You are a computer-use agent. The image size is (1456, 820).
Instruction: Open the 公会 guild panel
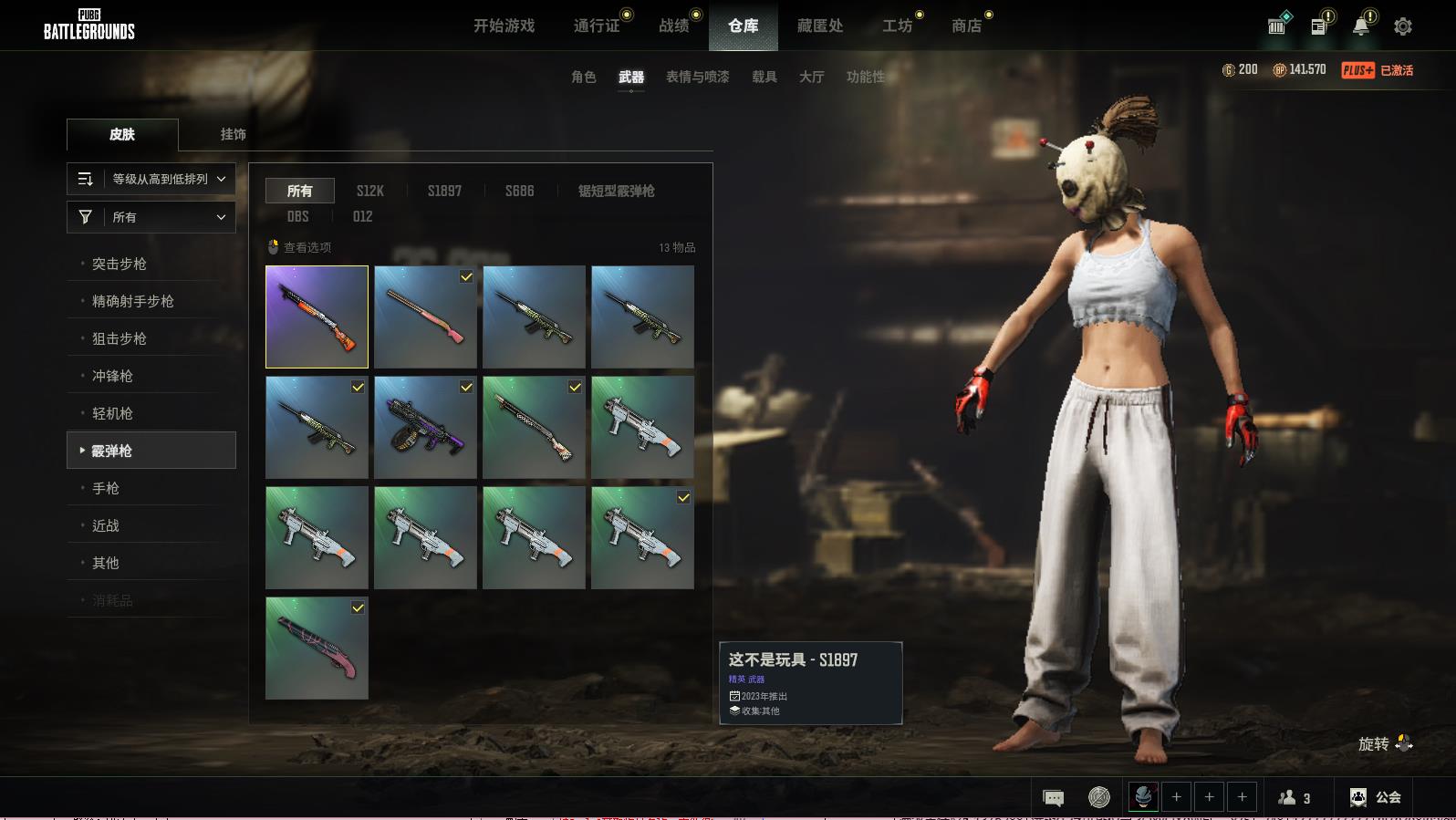[x=1376, y=797]
